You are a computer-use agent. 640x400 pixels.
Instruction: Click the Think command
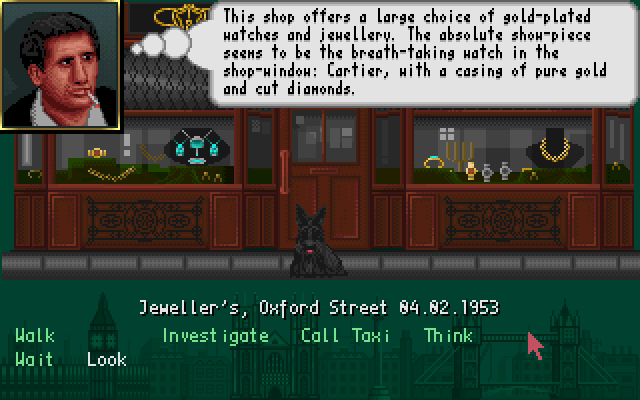[448, 336]
